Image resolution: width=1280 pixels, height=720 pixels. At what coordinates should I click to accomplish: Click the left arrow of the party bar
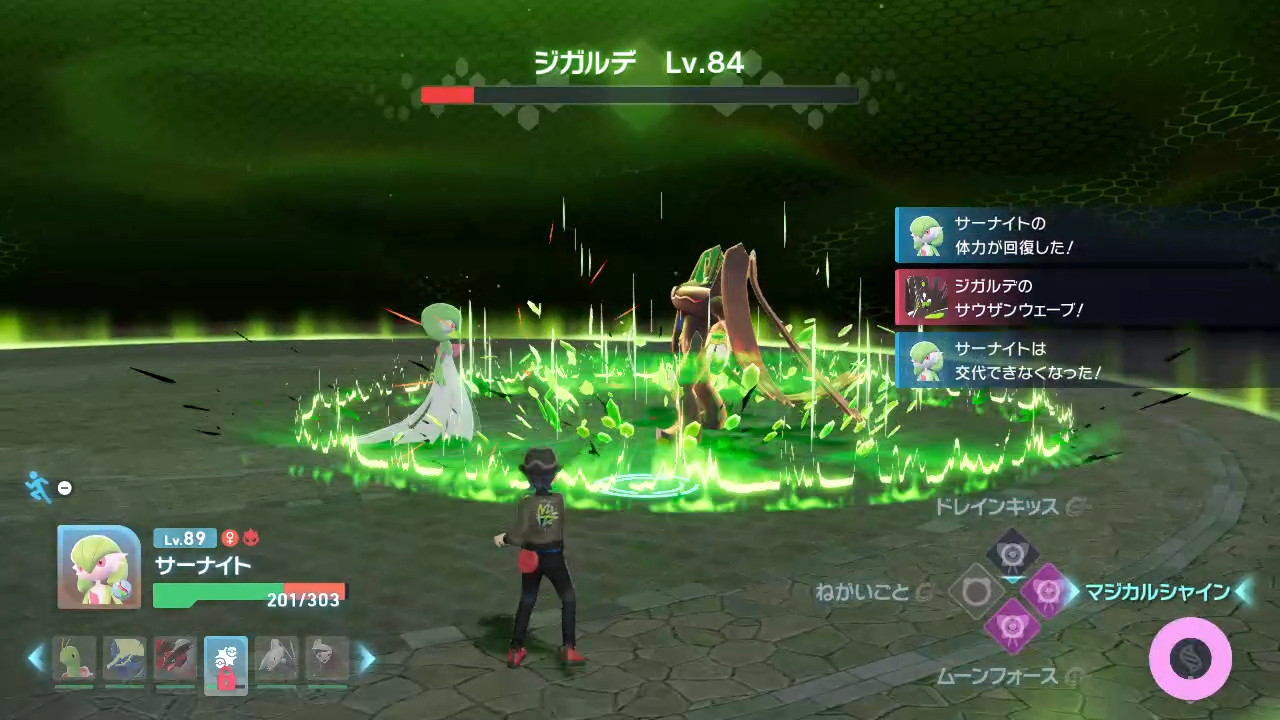click(36, 658)
